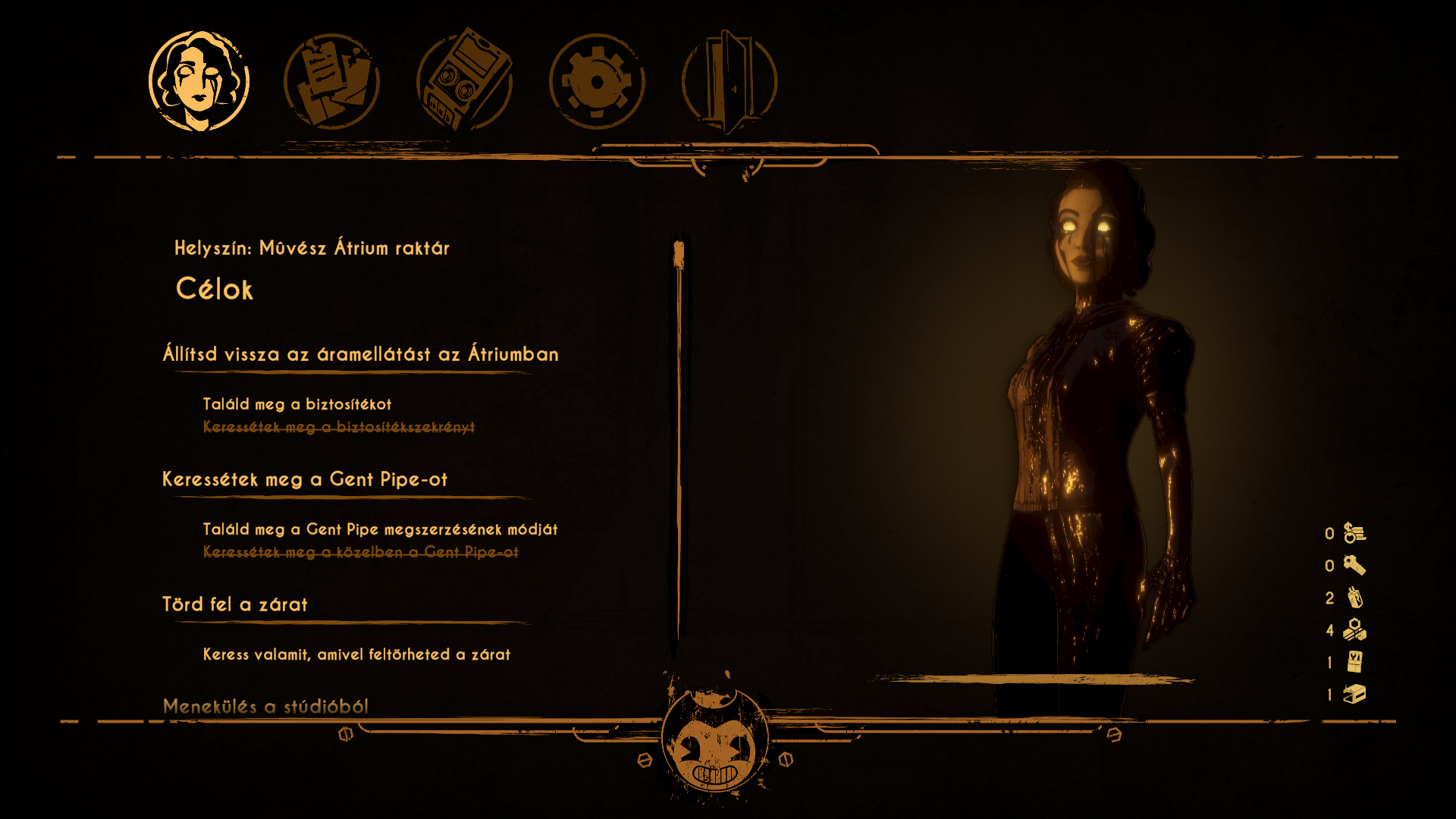The width and height of the screenshot is (1456, 819).
Task: Open the notes and documents tab
Action: pos(331,81)
